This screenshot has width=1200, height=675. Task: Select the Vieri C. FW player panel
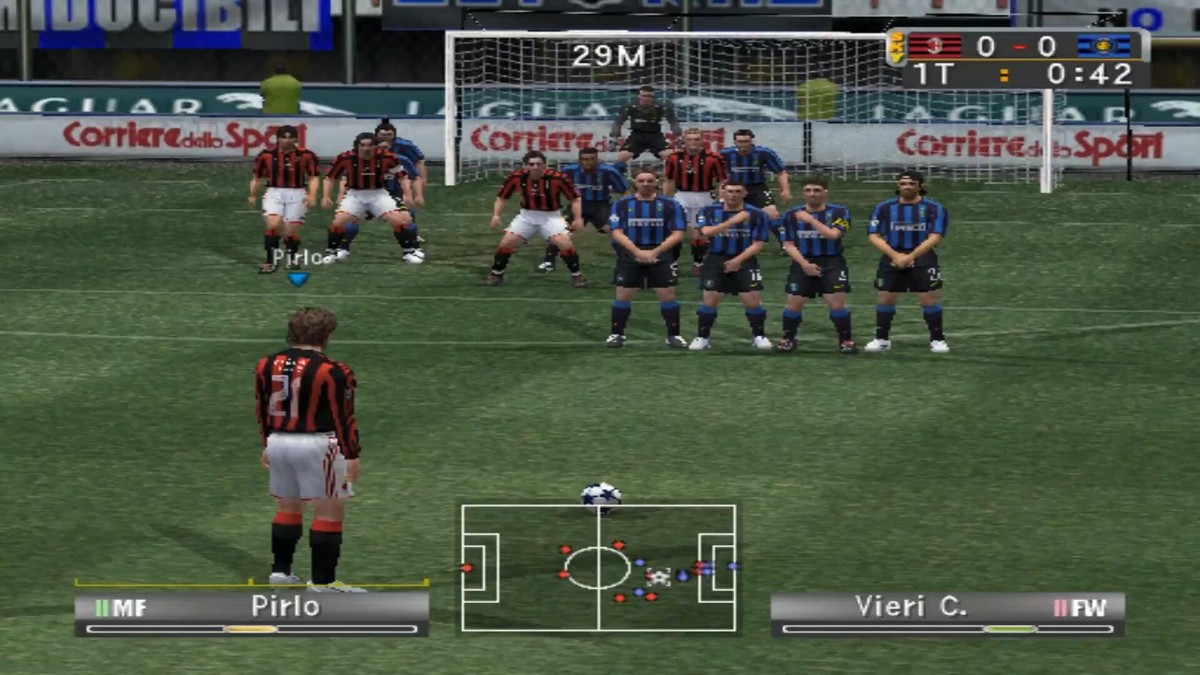(947, 613)
